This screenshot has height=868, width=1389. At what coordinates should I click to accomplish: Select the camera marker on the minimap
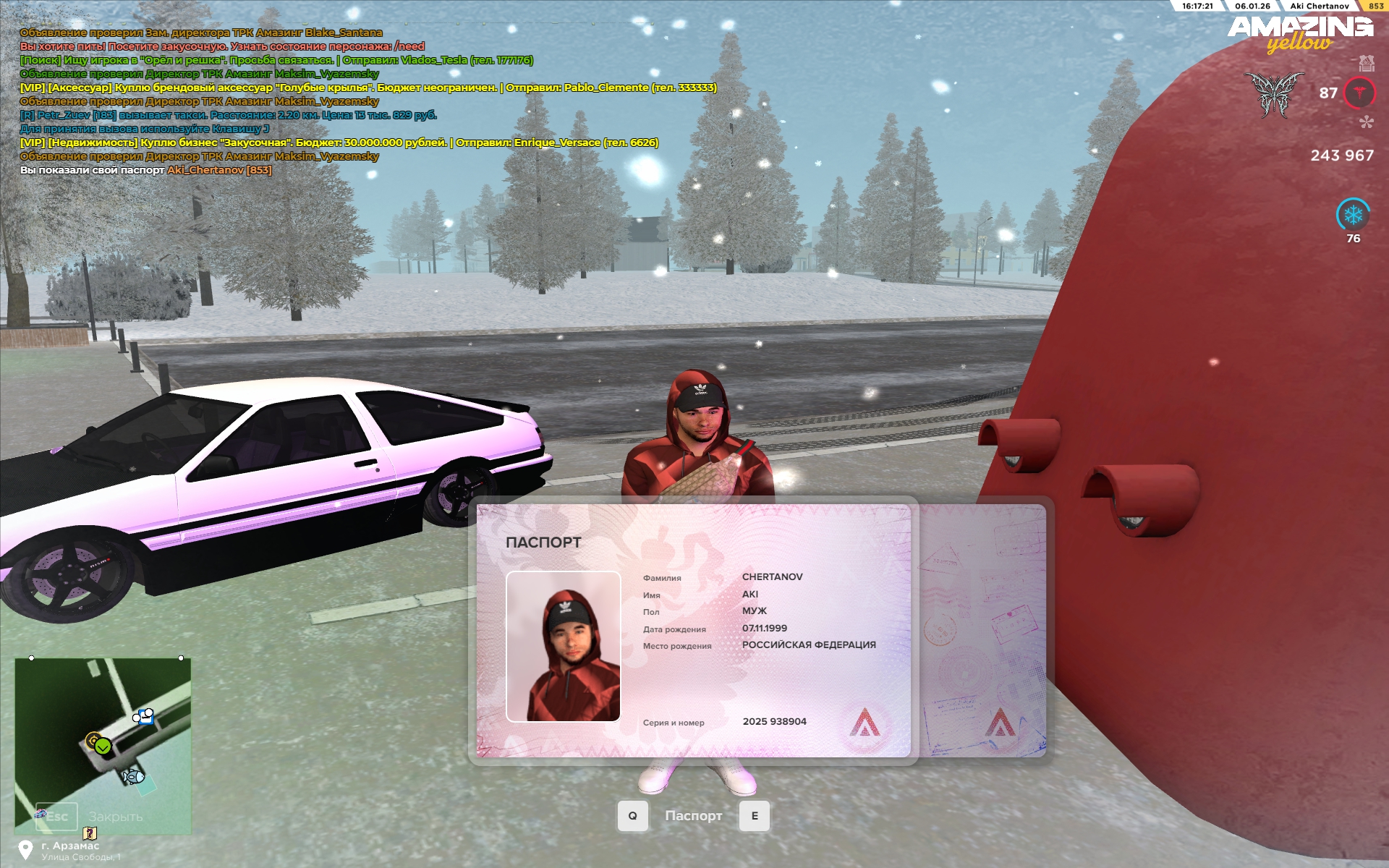[144, 717]
